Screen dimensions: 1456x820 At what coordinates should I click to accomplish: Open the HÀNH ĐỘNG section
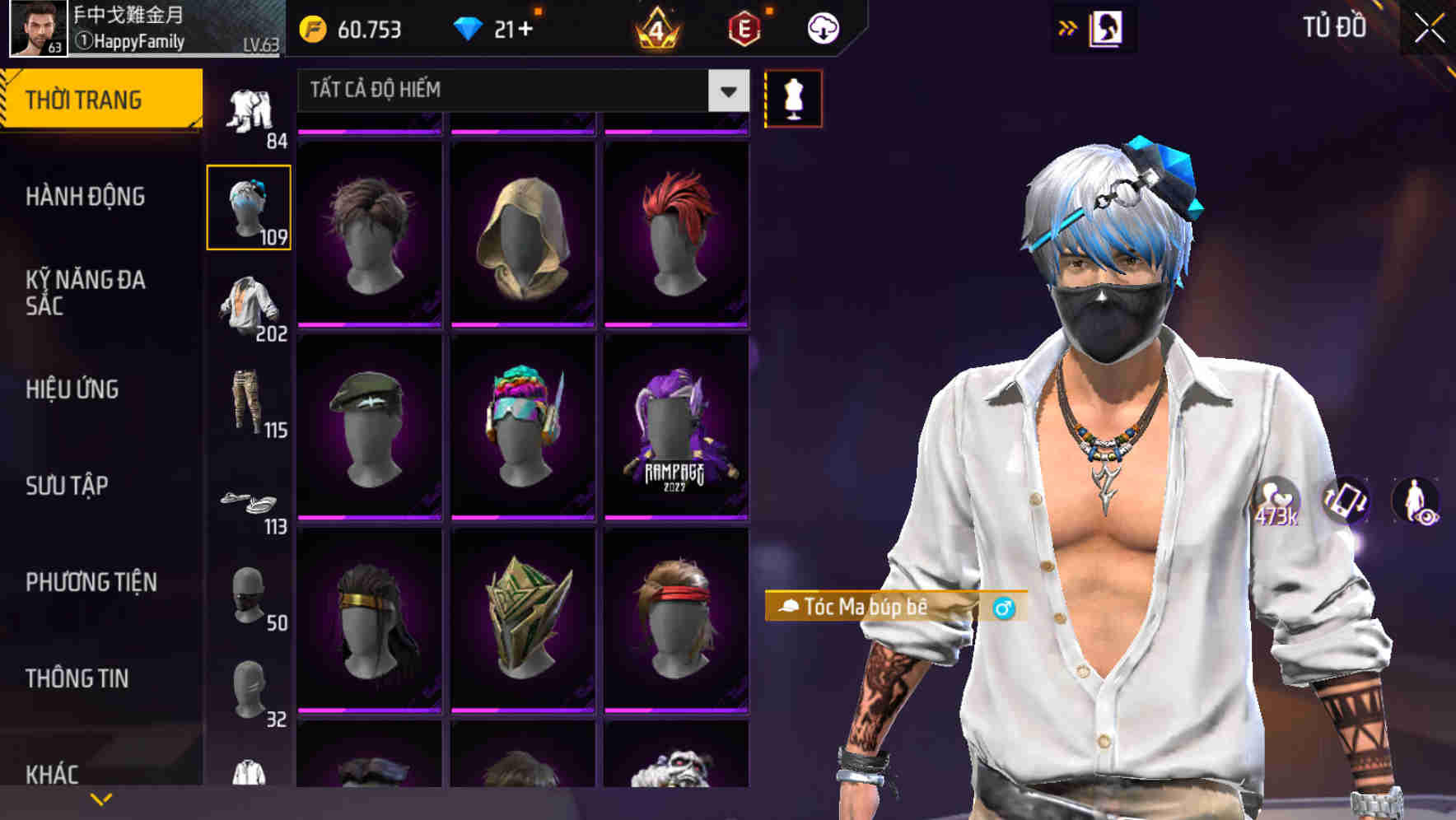point(87,197)
